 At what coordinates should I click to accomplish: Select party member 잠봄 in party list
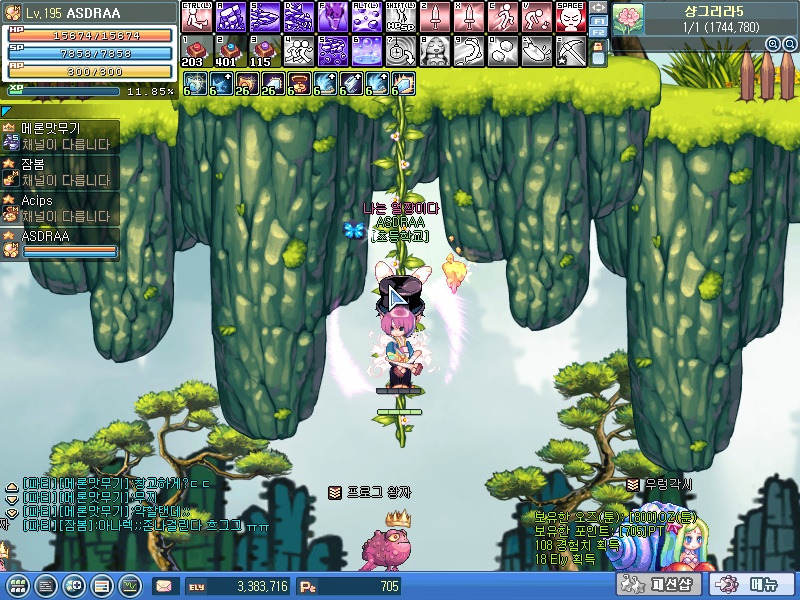coord(60,172)
